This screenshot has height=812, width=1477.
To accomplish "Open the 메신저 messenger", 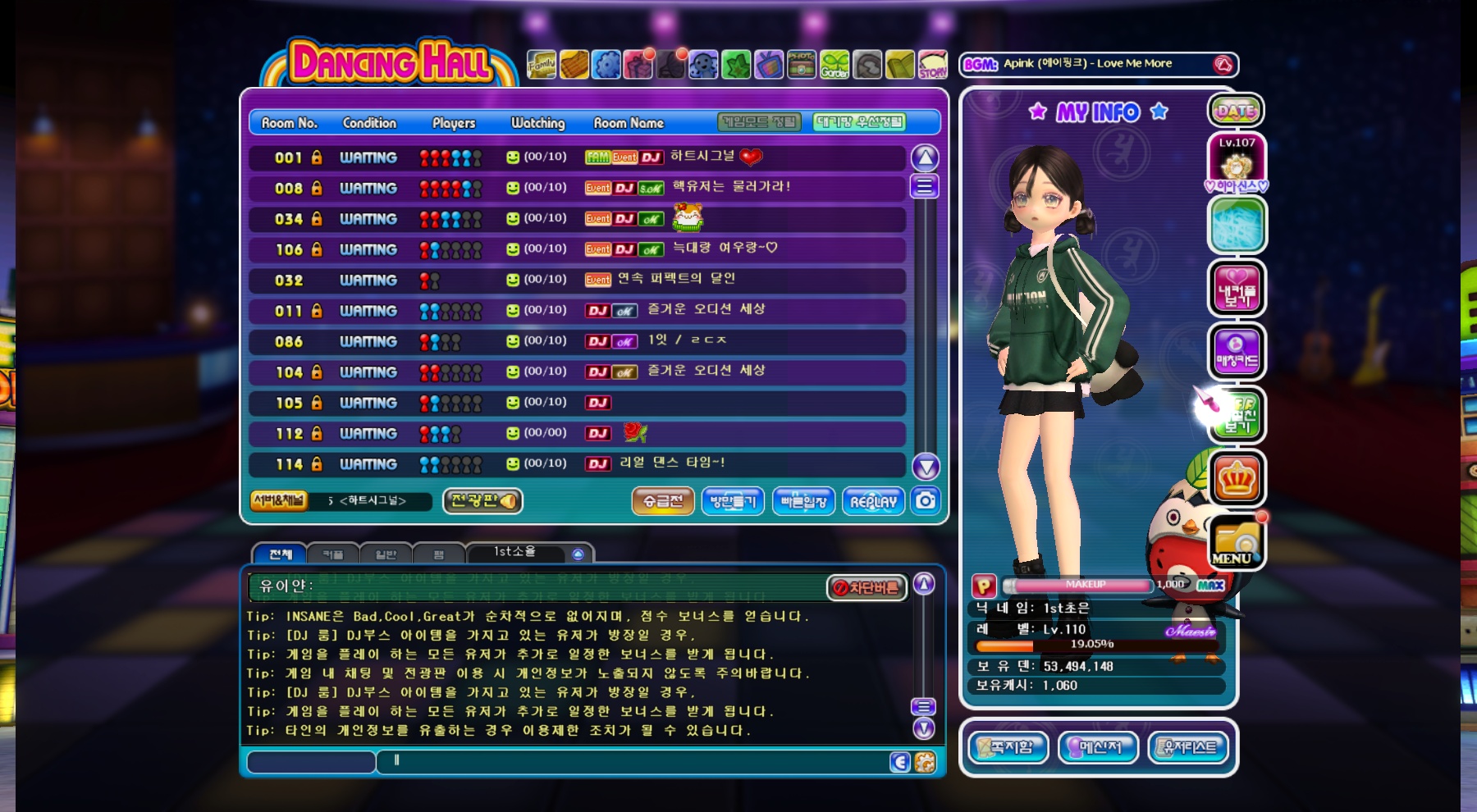I will (x=1098, y=747).
